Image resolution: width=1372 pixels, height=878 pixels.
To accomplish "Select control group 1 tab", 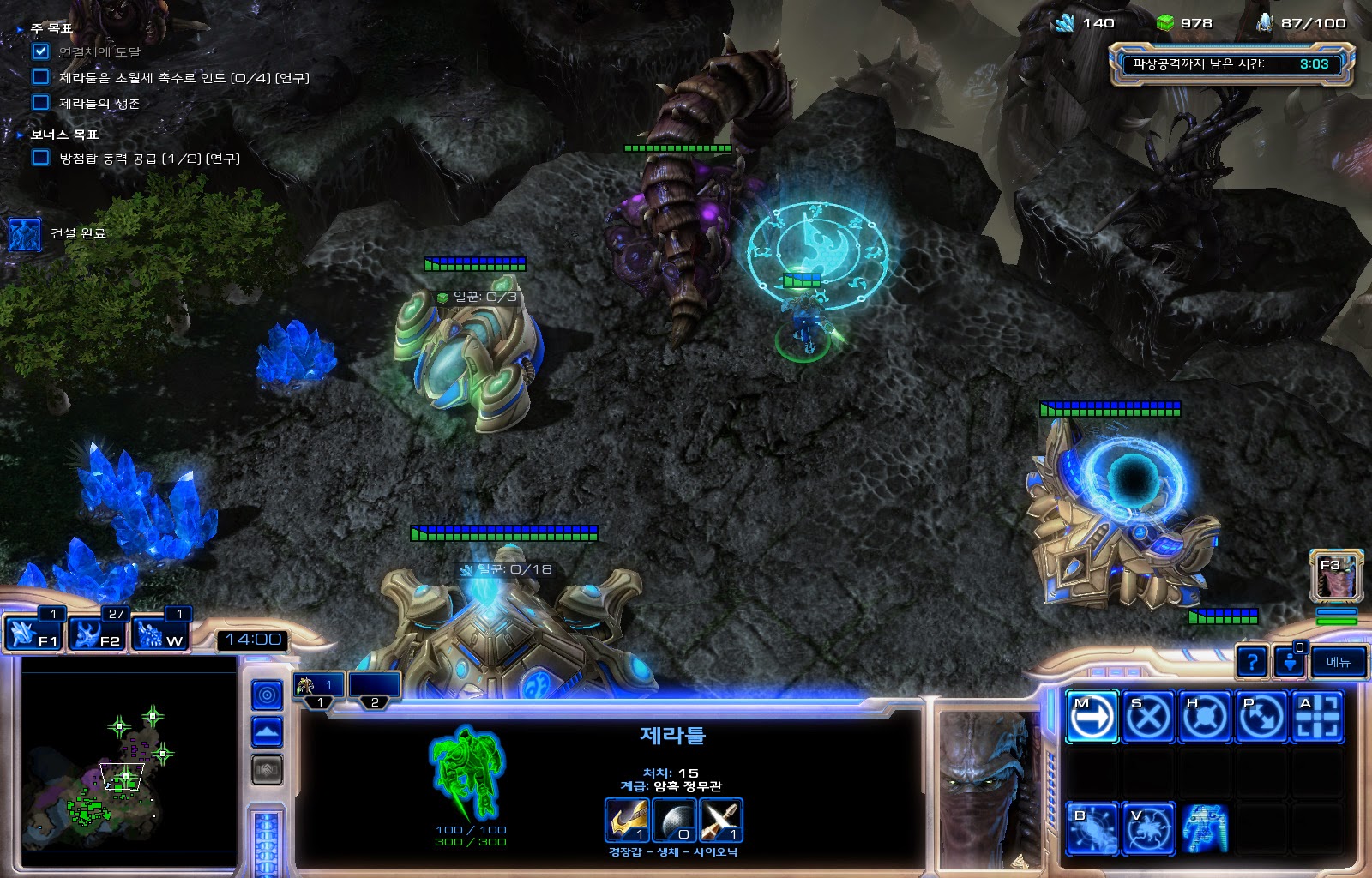I will point(318,688).
